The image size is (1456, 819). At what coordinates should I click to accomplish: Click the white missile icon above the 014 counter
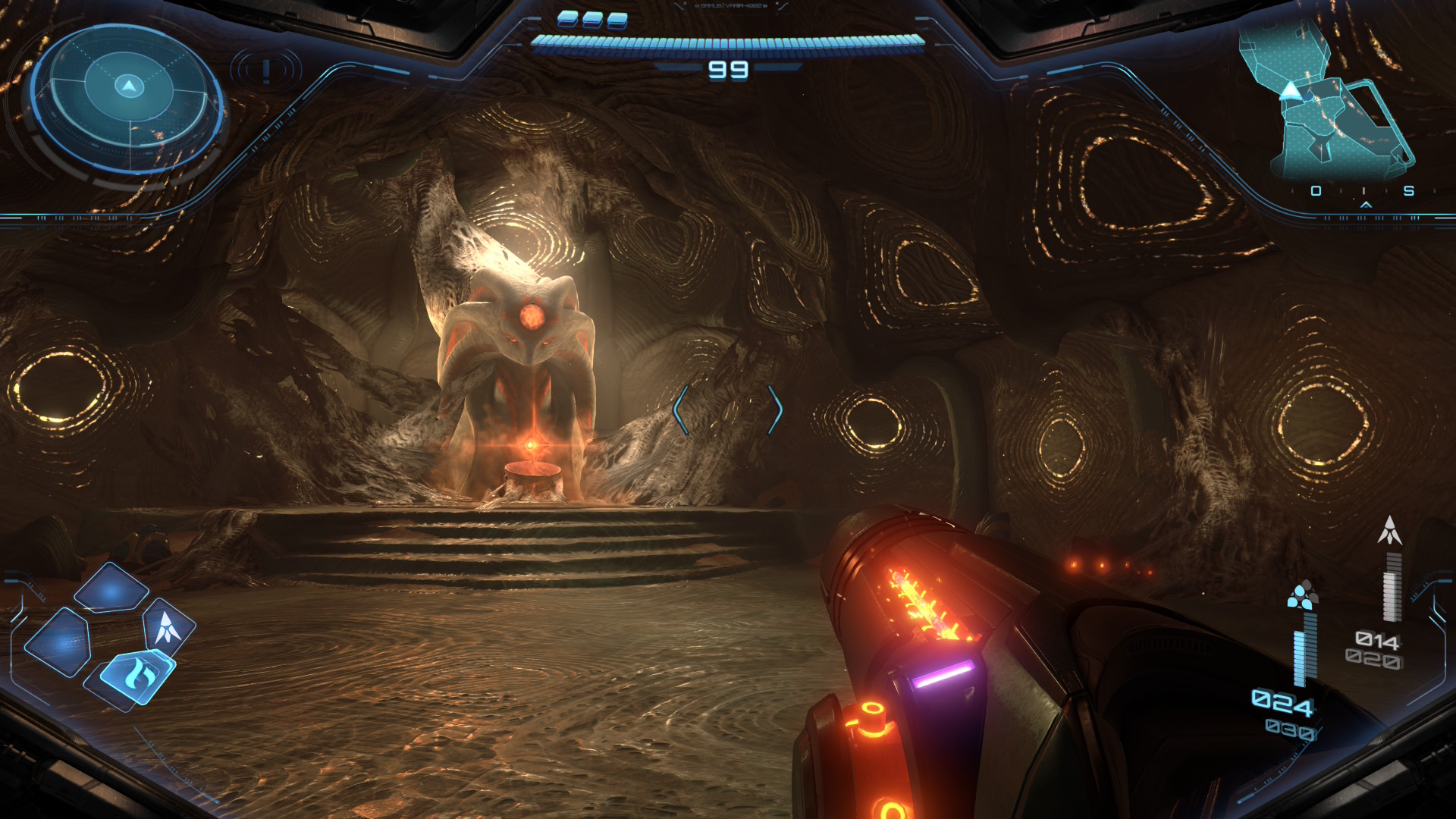click(x=1389, y=531)
